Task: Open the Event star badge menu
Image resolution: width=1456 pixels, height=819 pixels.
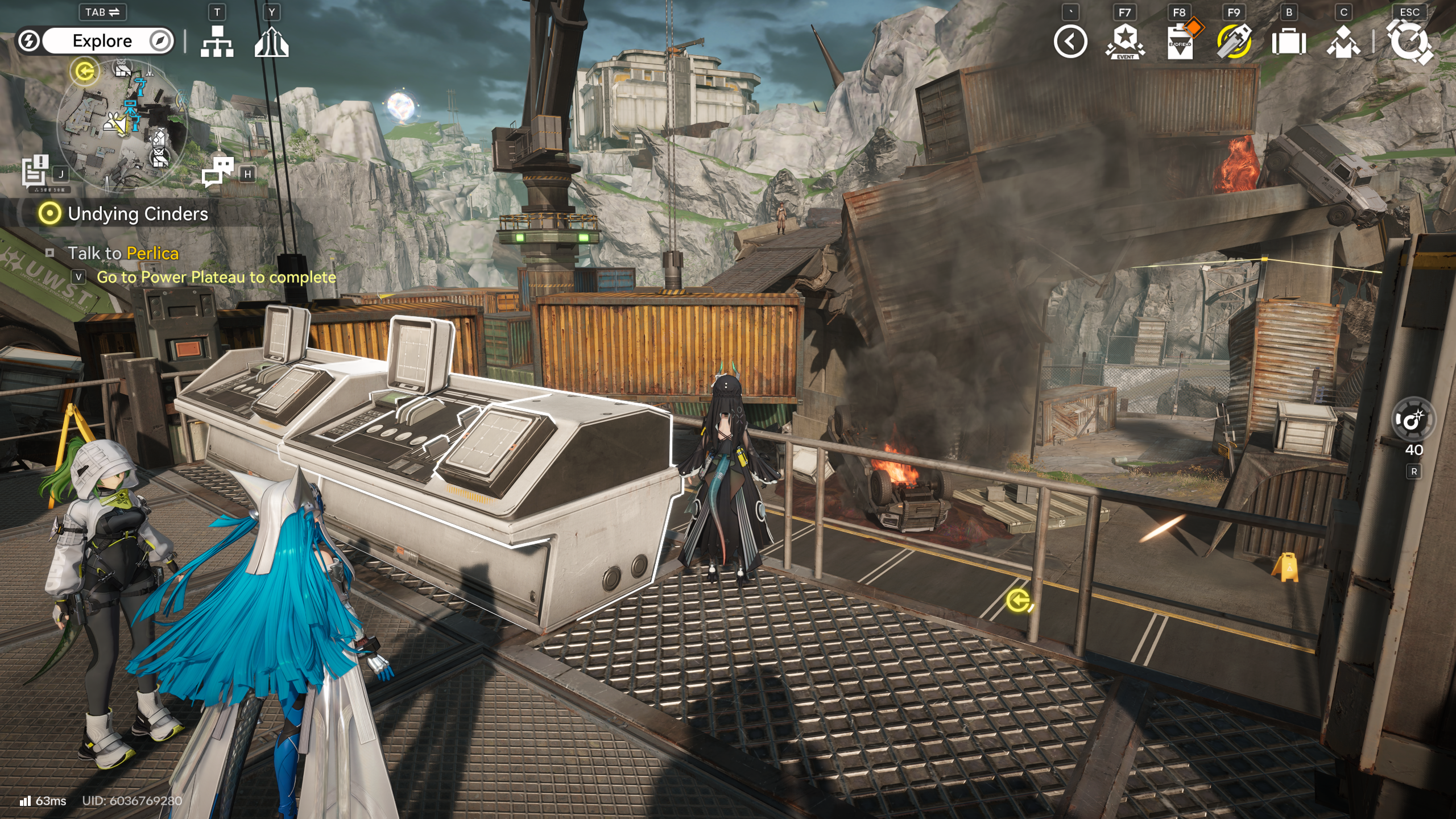Action: tap(1124, 42)
